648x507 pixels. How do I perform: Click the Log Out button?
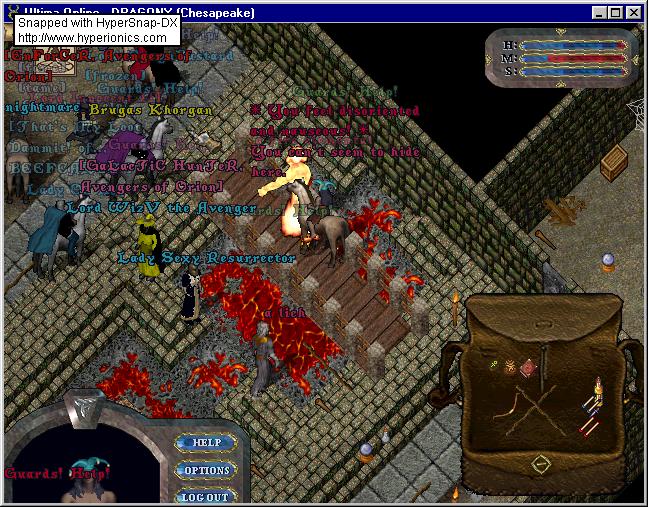tap(205, 496)
